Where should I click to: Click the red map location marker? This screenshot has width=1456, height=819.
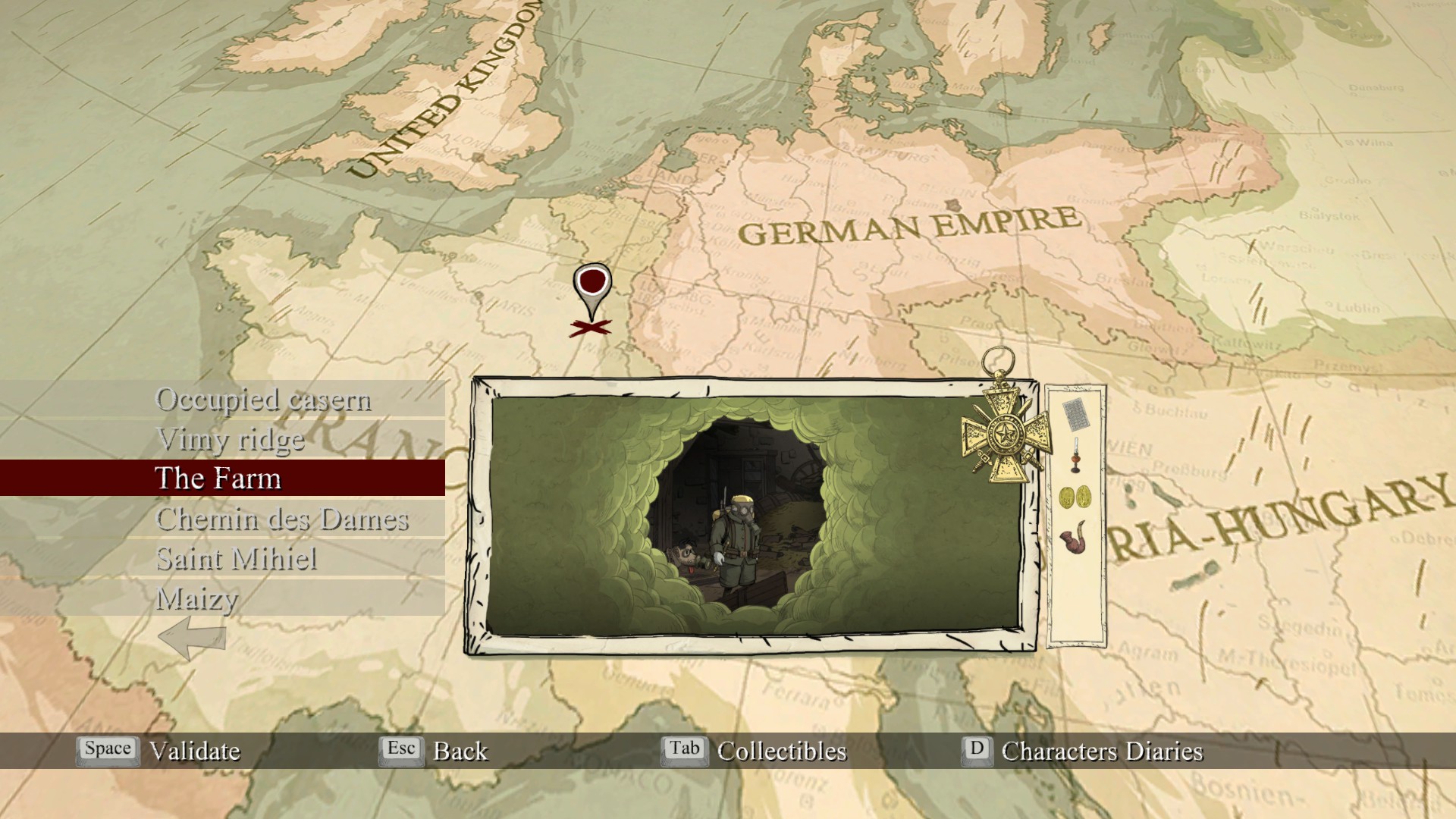[592, 286]
